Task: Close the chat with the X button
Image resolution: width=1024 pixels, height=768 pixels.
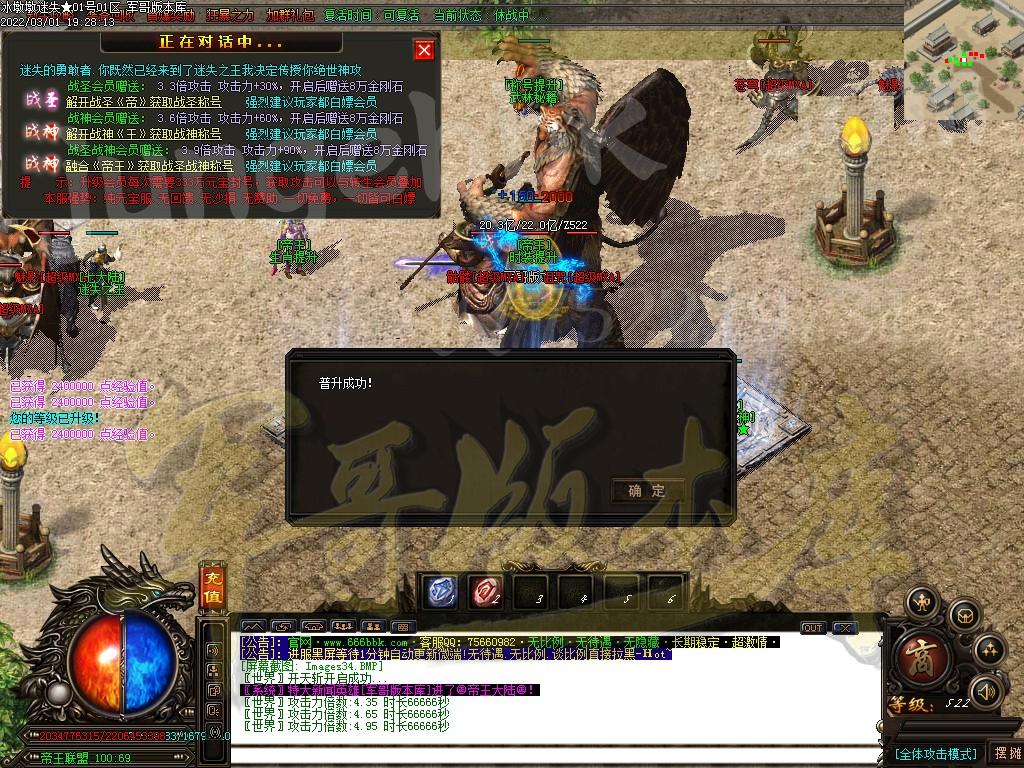Action: point(845,628)
